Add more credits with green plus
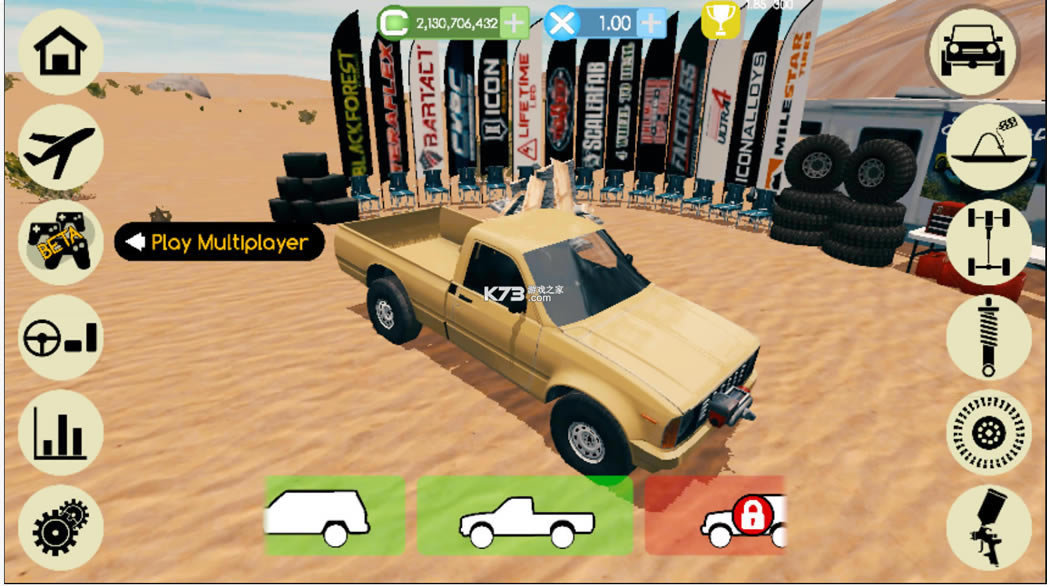Image resolution: width=1047 pixels, height=586 pixels. click(514, 22)
